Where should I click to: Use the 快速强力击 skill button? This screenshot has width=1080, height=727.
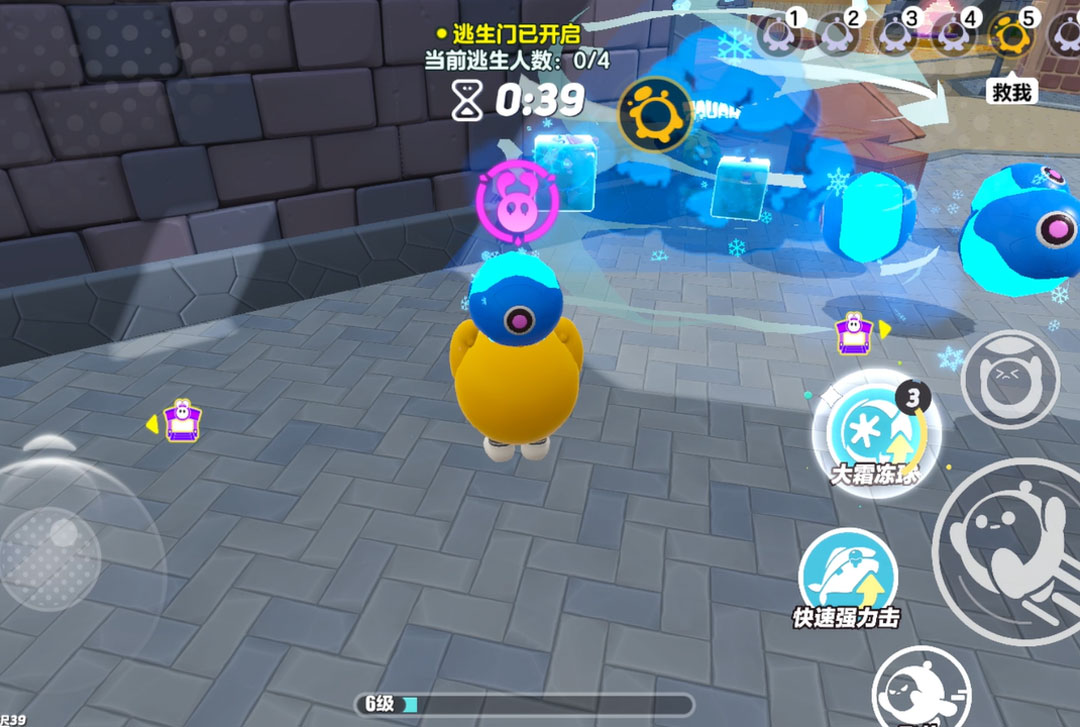coord(846,574)
